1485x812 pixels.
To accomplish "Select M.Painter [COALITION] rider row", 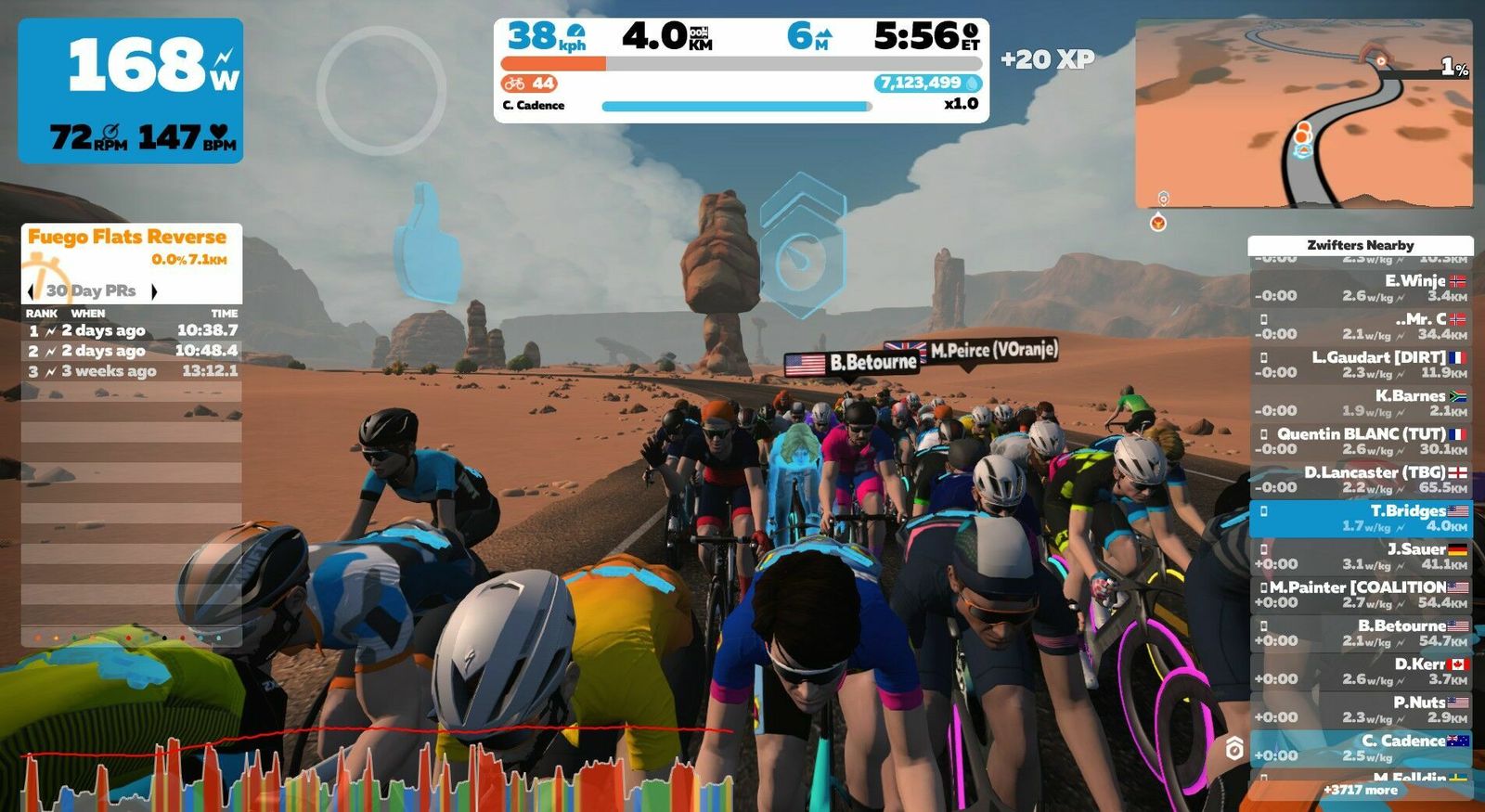I will coord(1360,595).
